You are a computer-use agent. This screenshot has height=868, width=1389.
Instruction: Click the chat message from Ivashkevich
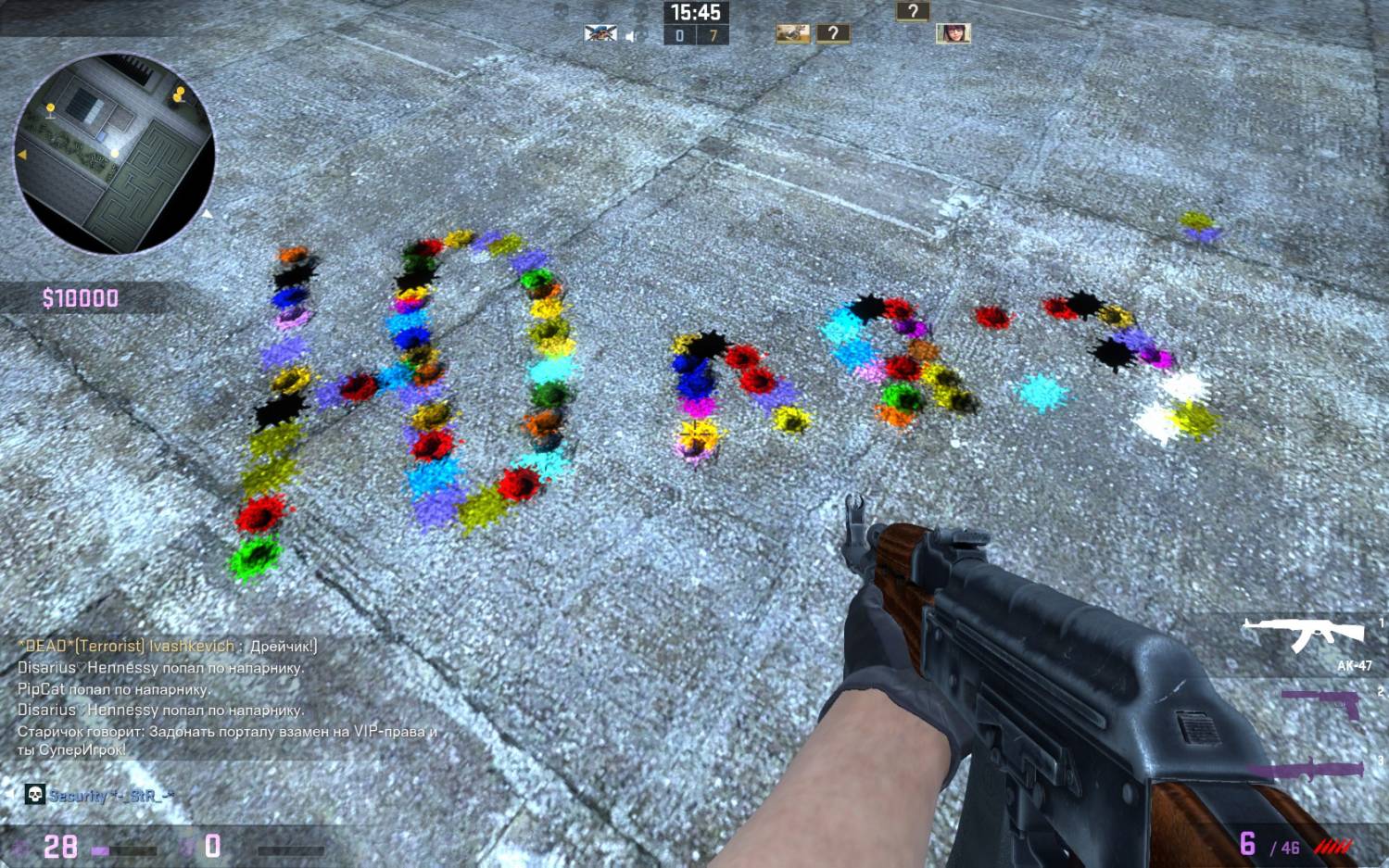(168, 646)
